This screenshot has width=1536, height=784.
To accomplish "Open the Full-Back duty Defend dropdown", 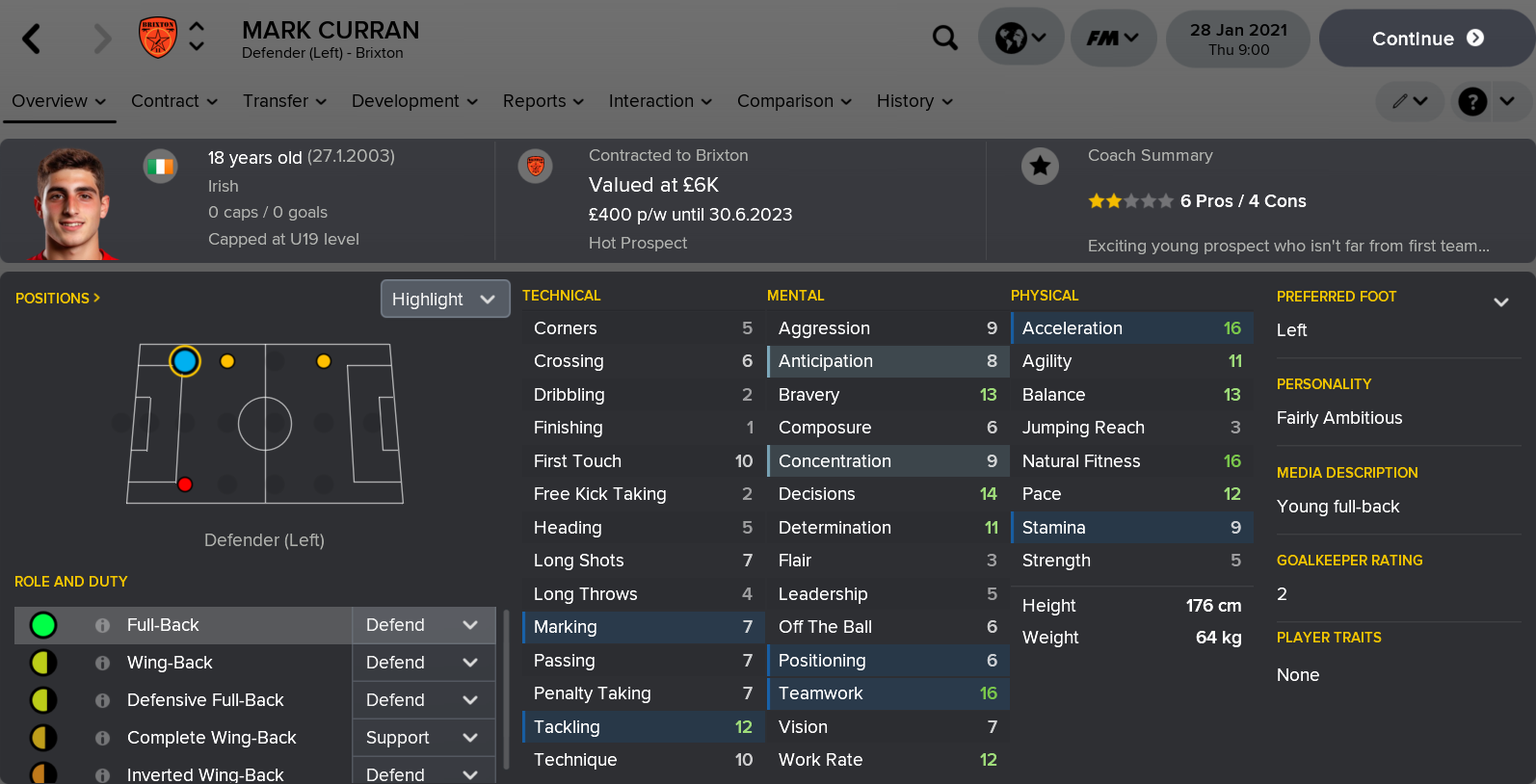I will (x=423, y=625).
